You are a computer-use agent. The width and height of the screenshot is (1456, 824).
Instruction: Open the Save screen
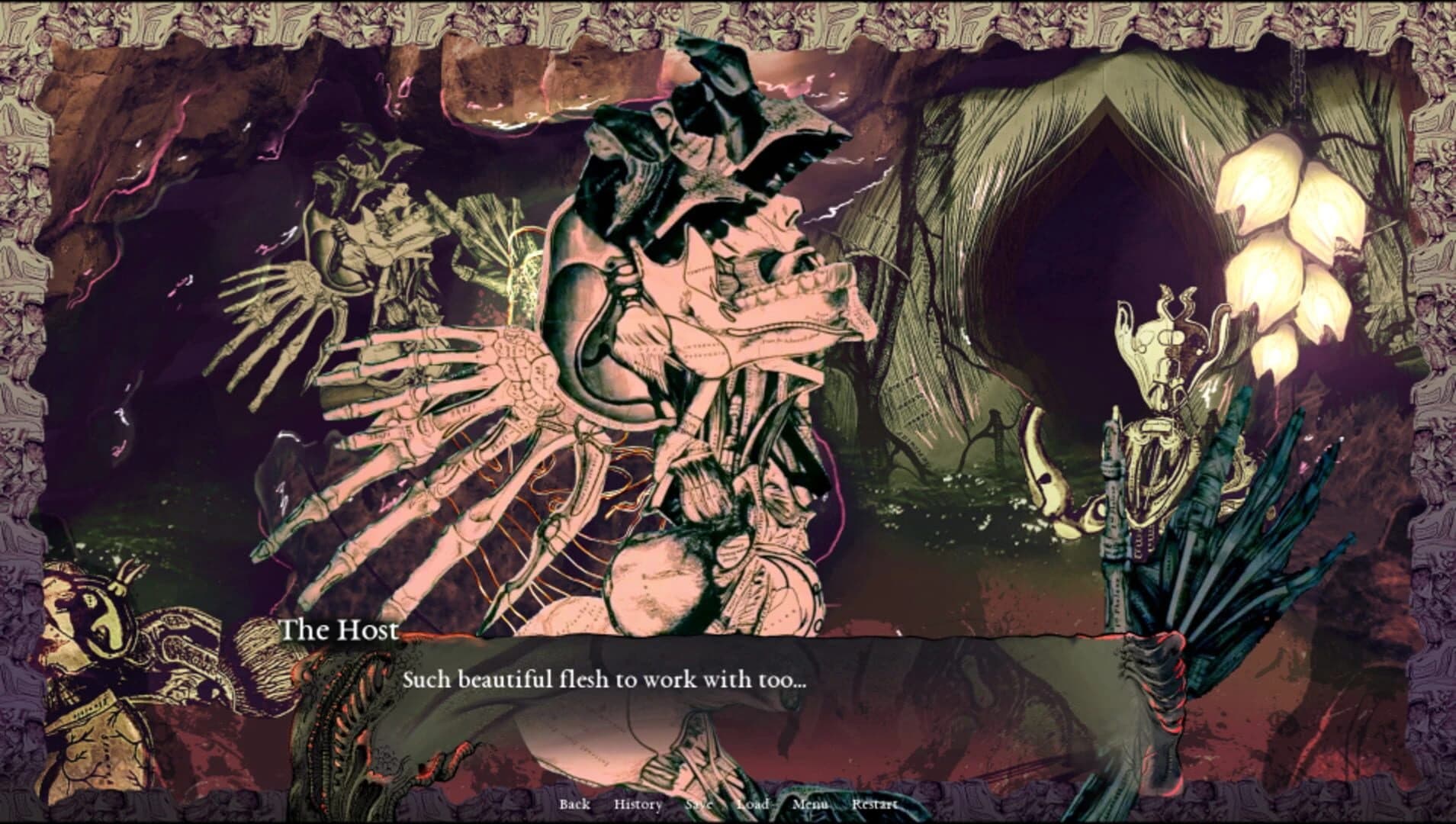click(x=699, y=804)
